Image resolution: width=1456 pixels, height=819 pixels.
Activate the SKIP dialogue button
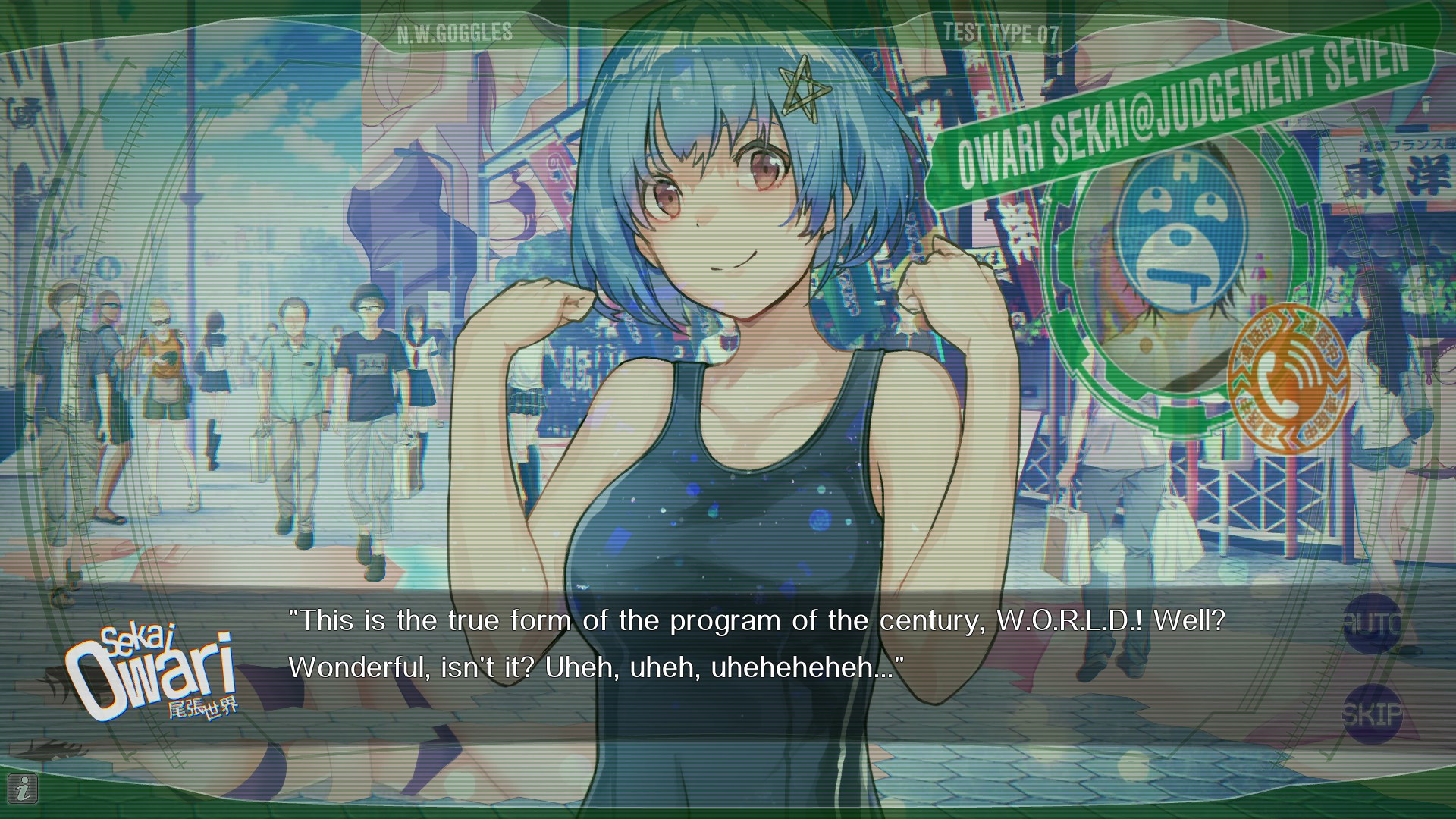(1373, 714)
